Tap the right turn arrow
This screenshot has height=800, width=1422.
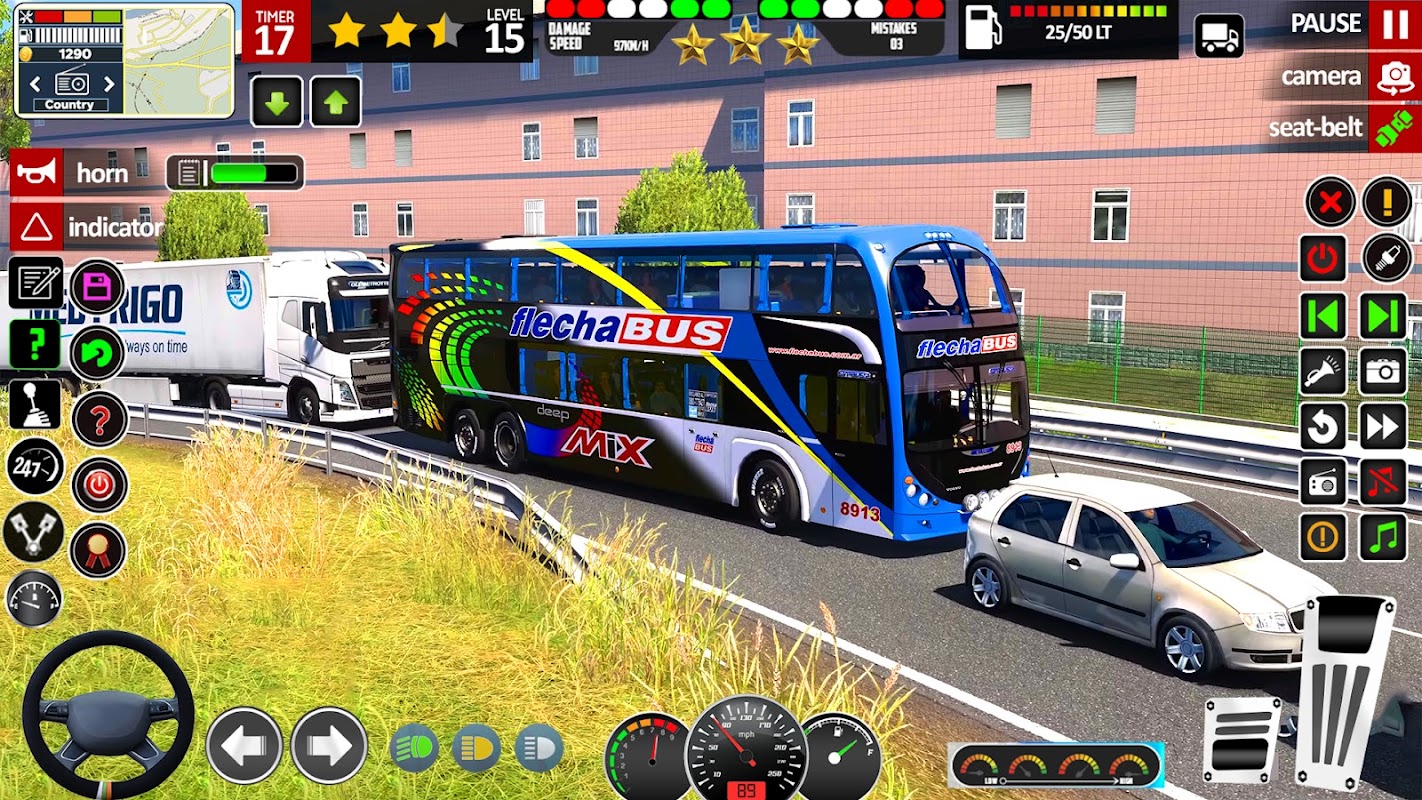tap(329, 745)
